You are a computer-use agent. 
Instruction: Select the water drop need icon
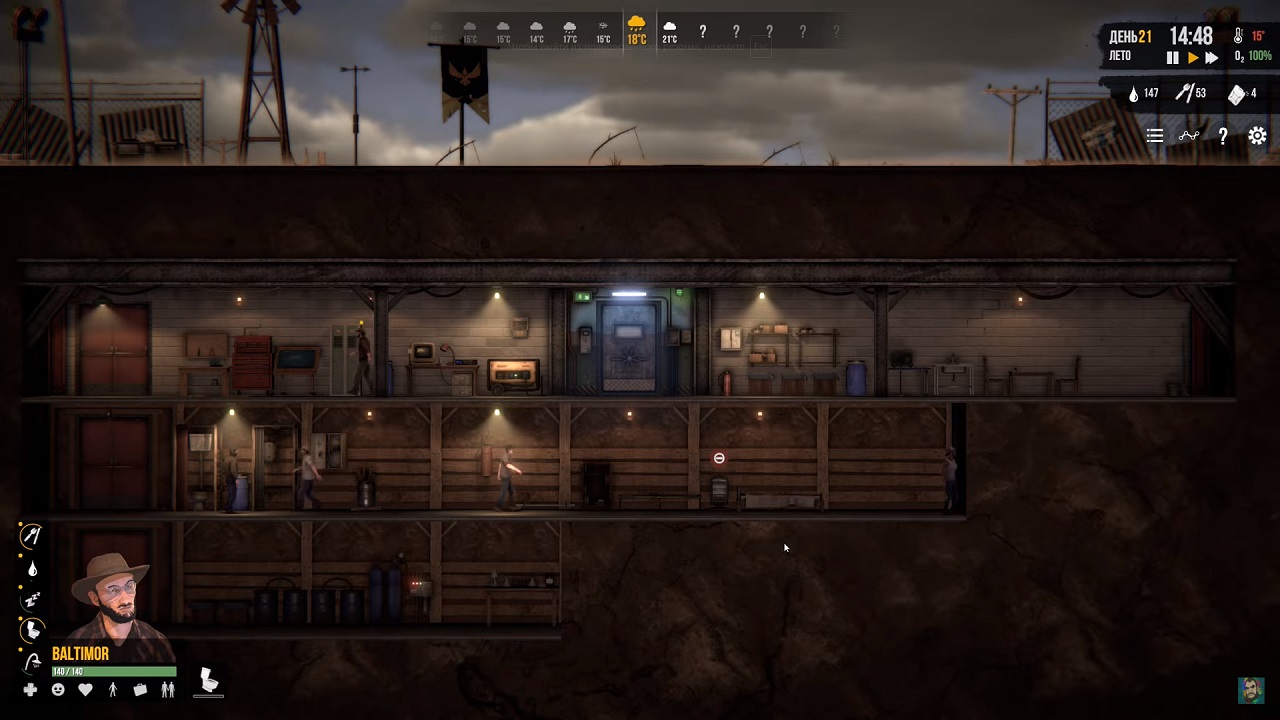click(x=32, y=568)
